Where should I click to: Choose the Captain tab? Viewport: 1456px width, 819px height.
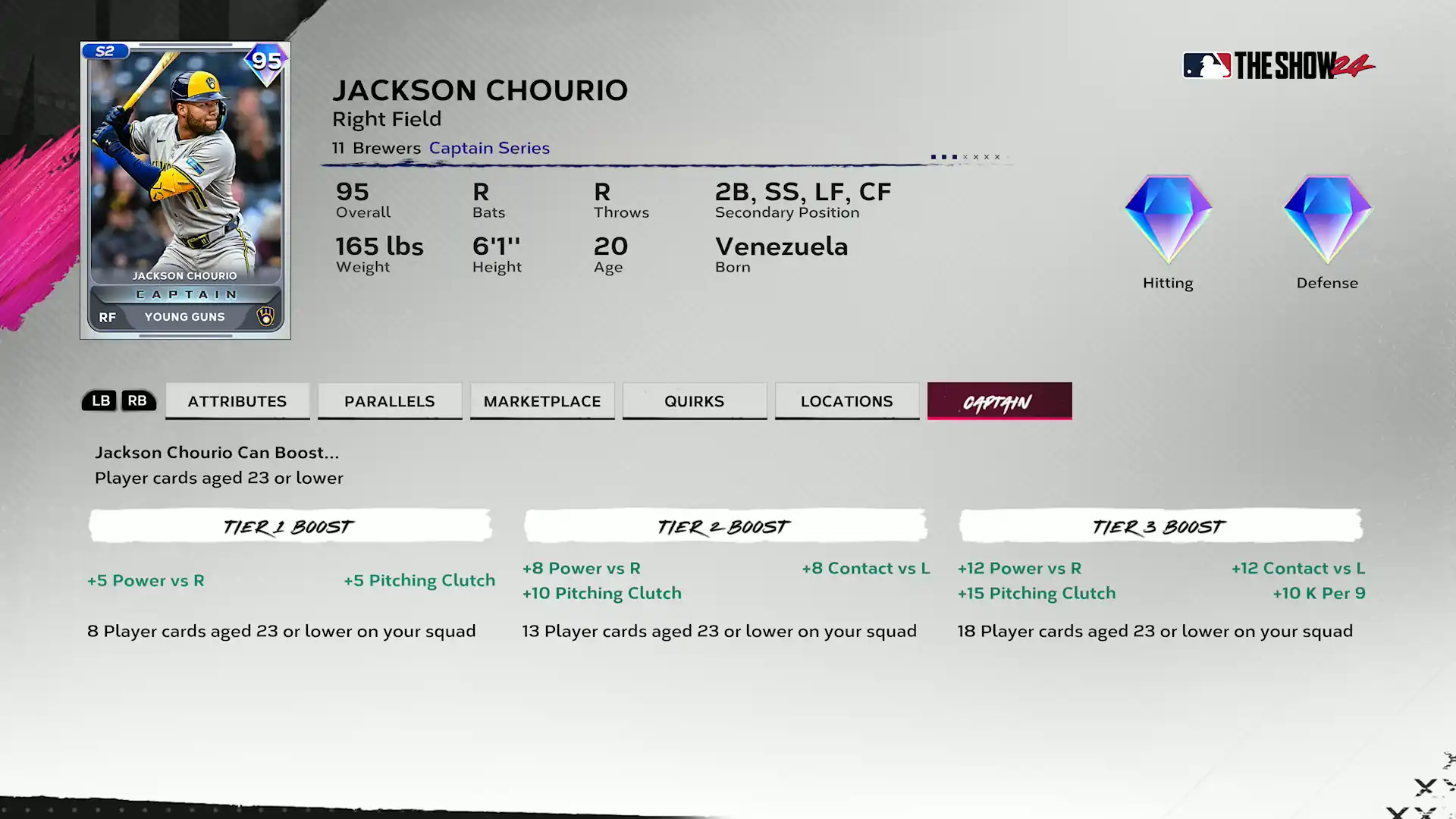(x=999, y=401)
